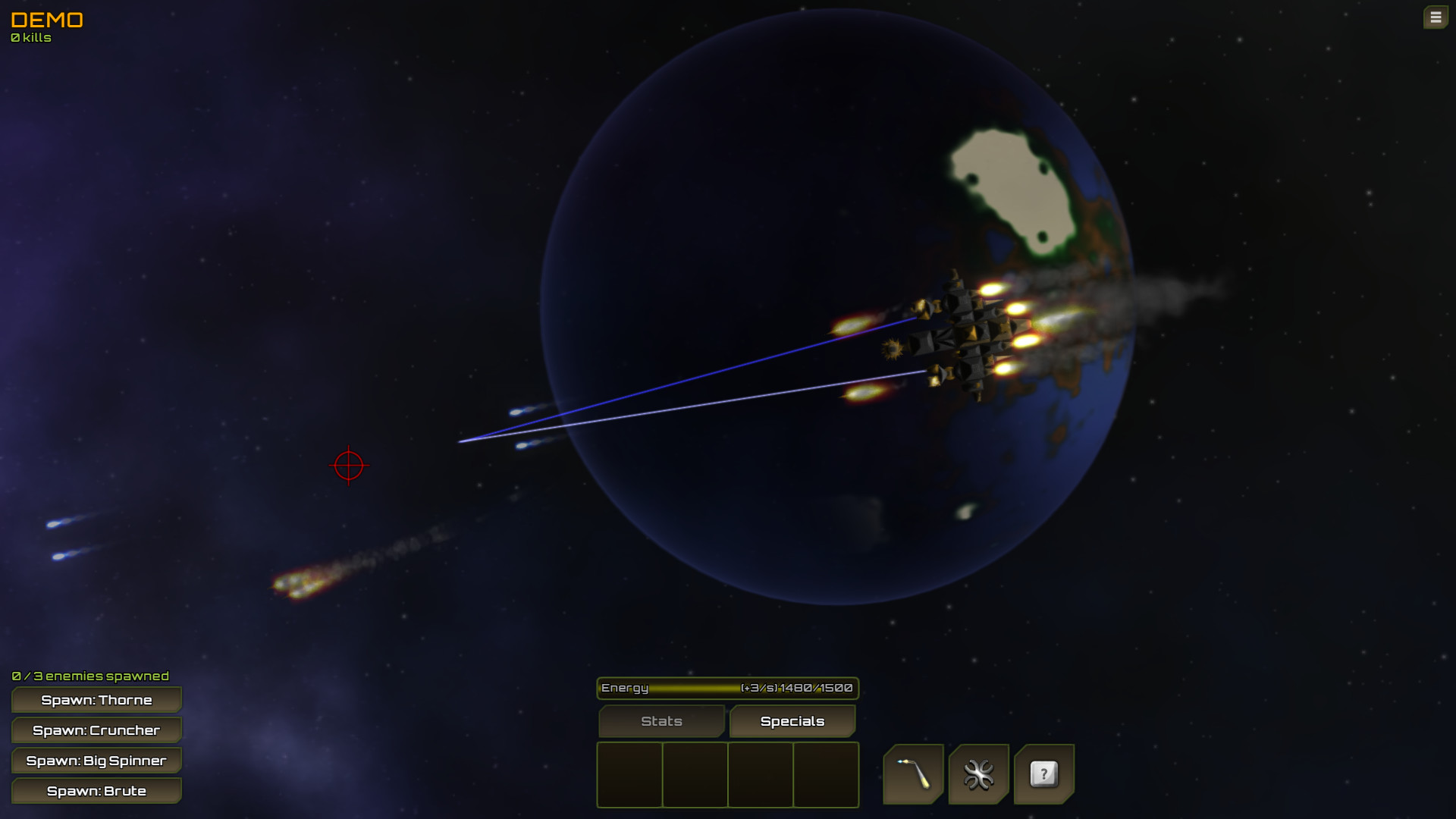The height and width of the screenshot is (819, 1456).
Task: Switch to the Specials tab
Action: (792, 721)
